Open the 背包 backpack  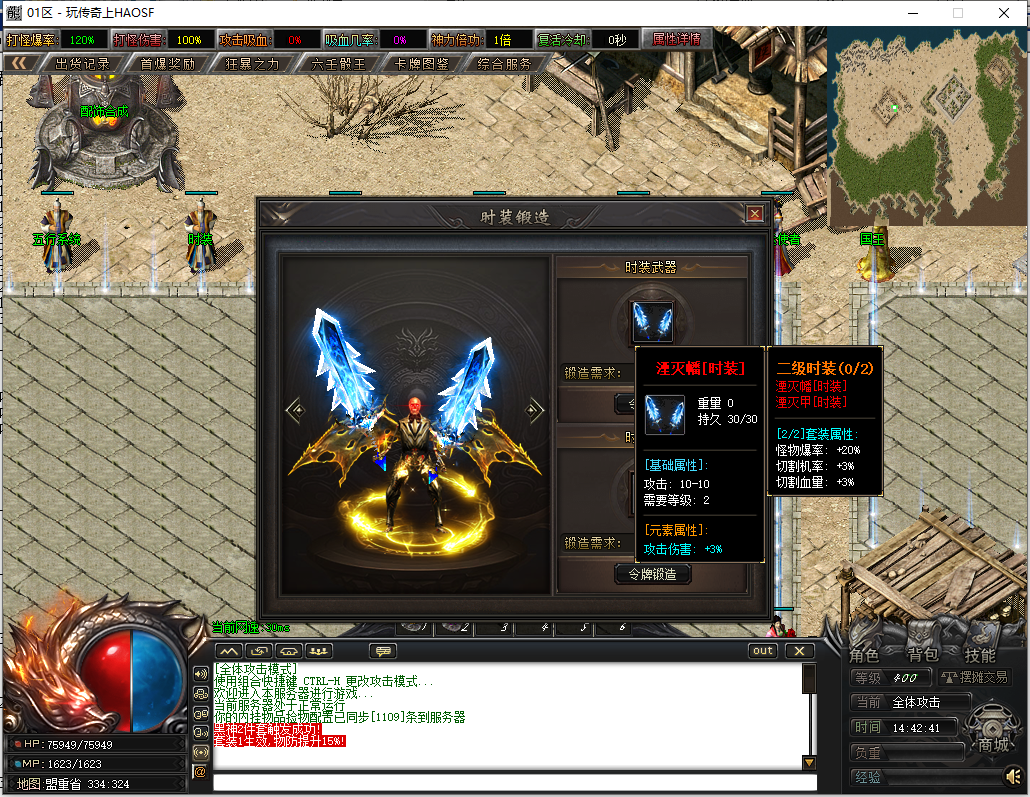(x=922, y=655)
